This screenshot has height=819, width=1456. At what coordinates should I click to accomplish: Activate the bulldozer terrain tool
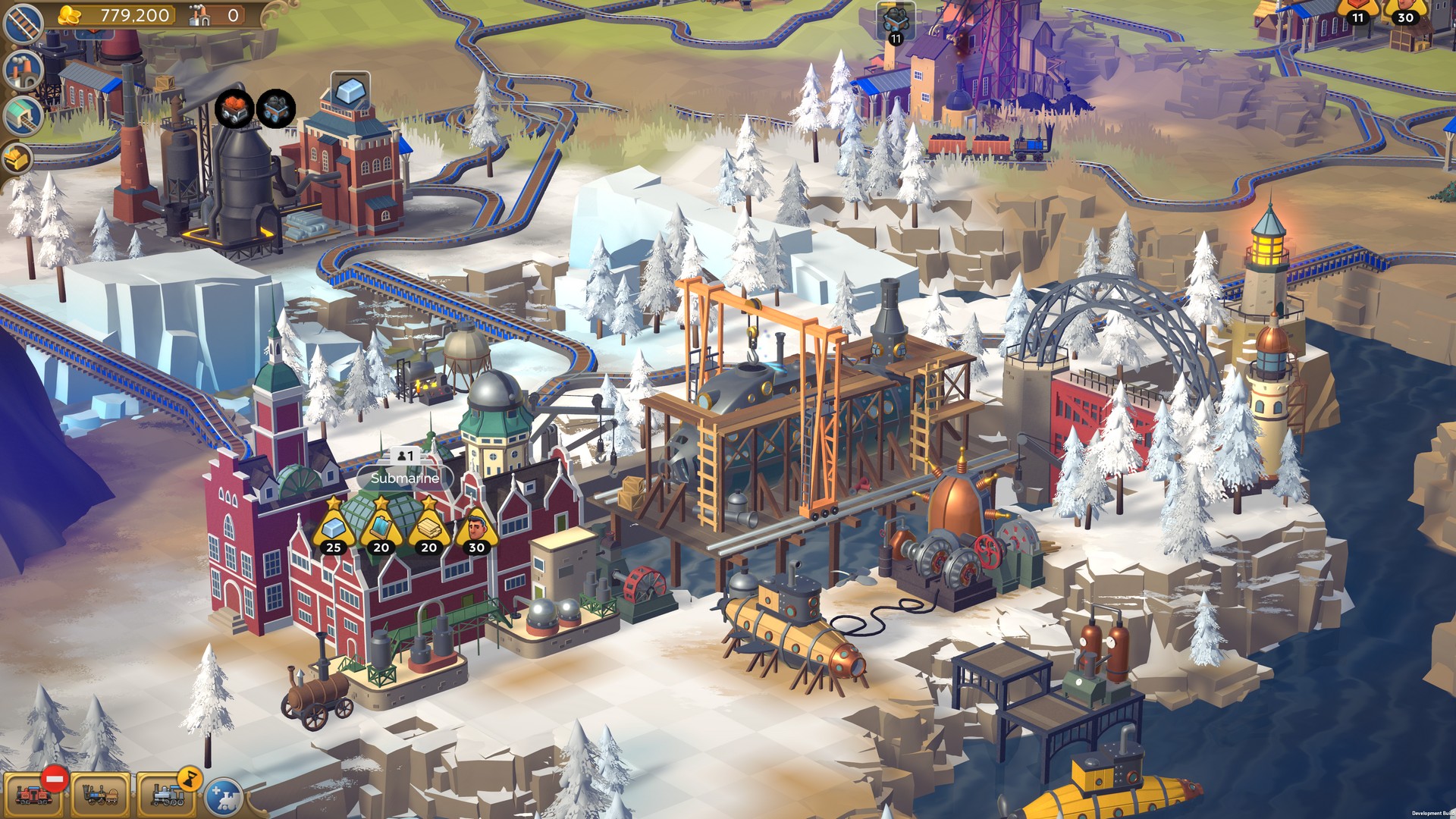pyautogui.click(x=19, y=160)
